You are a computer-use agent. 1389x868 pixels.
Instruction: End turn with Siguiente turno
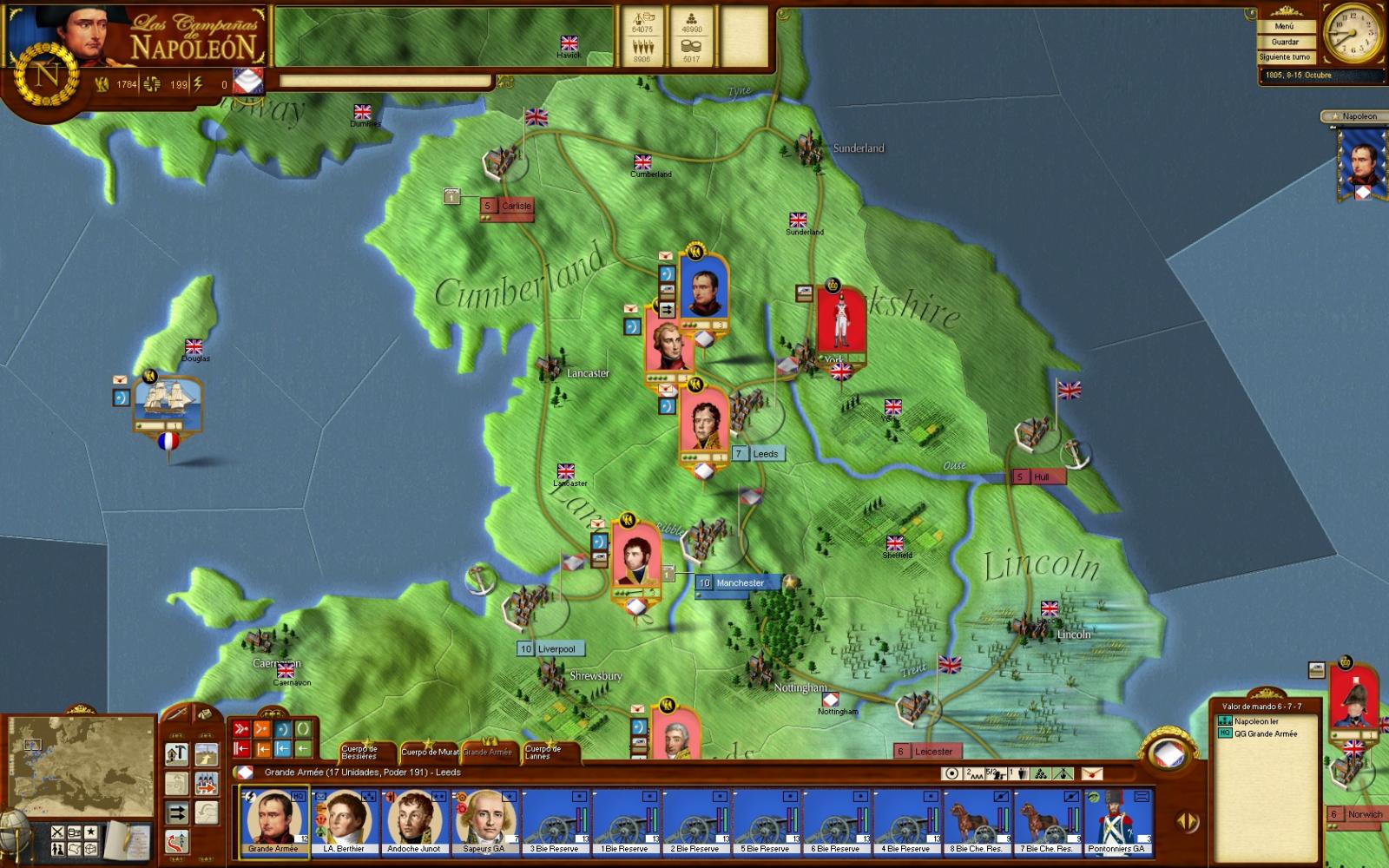click(x=1285, y=57)
